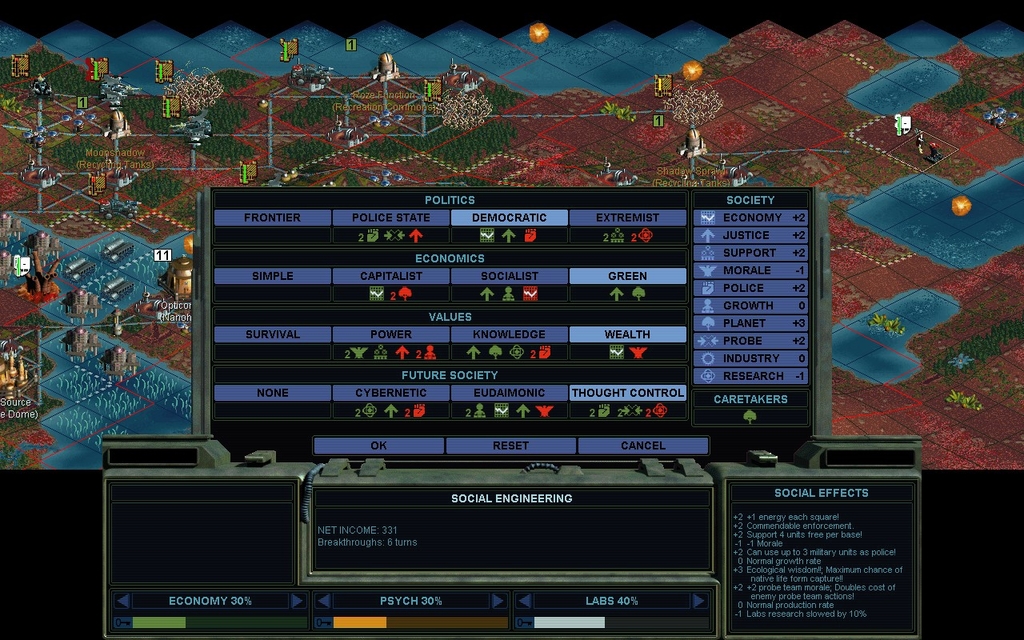Select Thought Control future society
This screenshot has width=1024, height=640.
click(628, 393)
